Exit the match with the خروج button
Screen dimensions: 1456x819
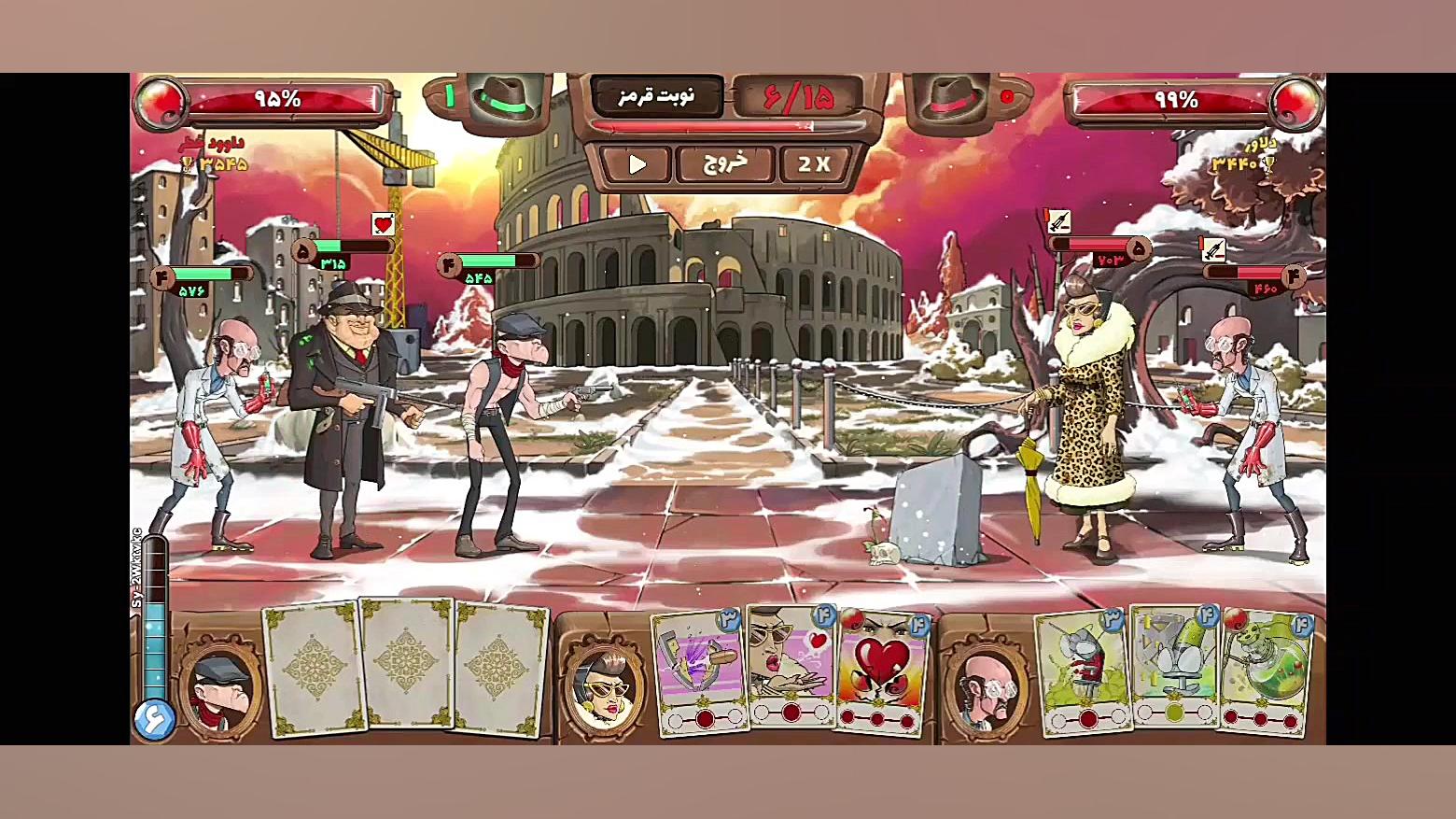click(725, 164)
